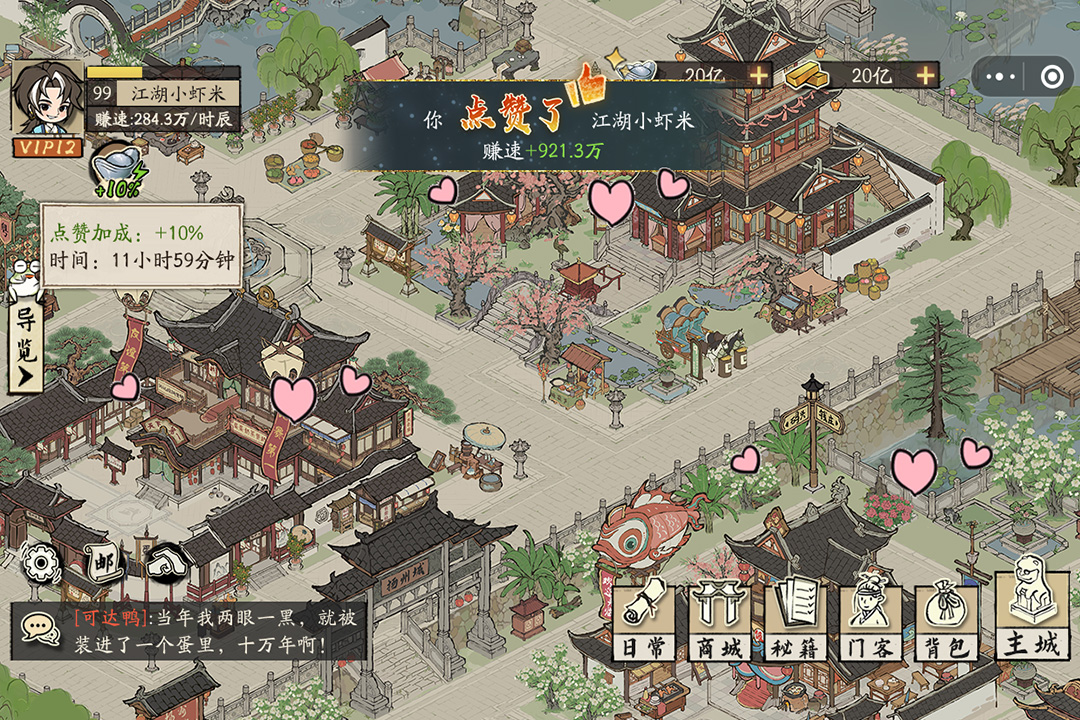Open the 秘籍 manuals menu
The width and height of the screenshot is (1080, 720).
(795, 620)
